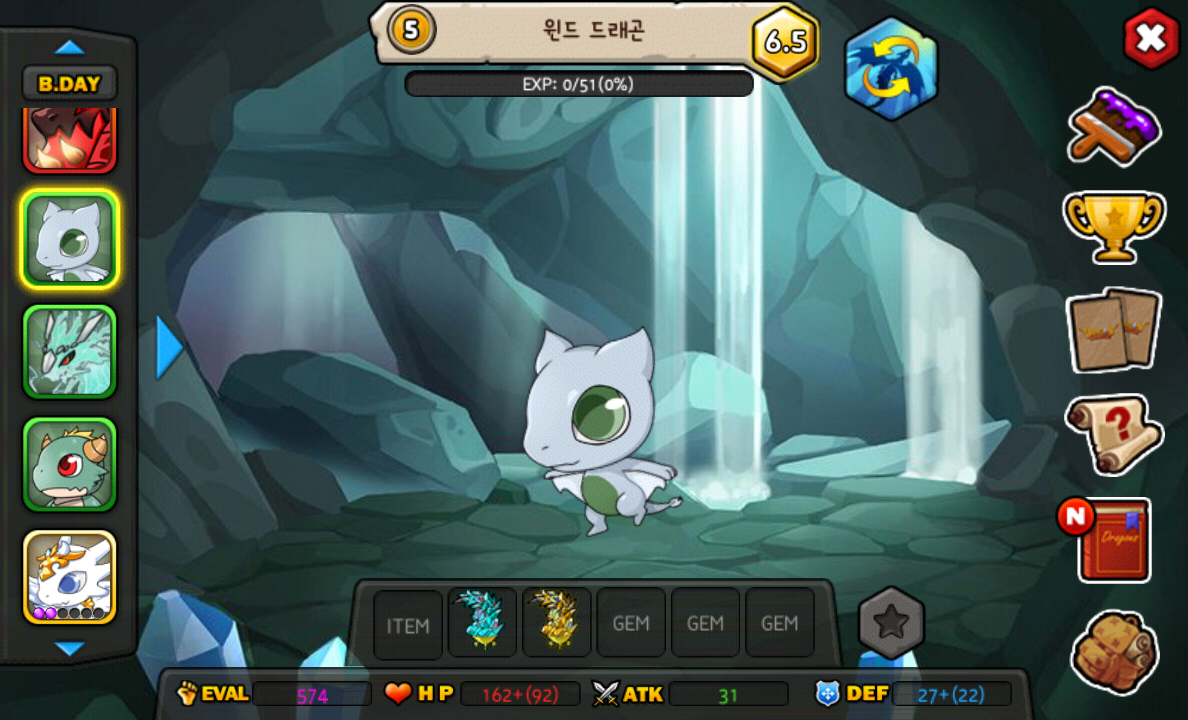Viewport: 1188px width, 720px height.
Task: Open the dragon cards icon
Action: click(1113, 330)
